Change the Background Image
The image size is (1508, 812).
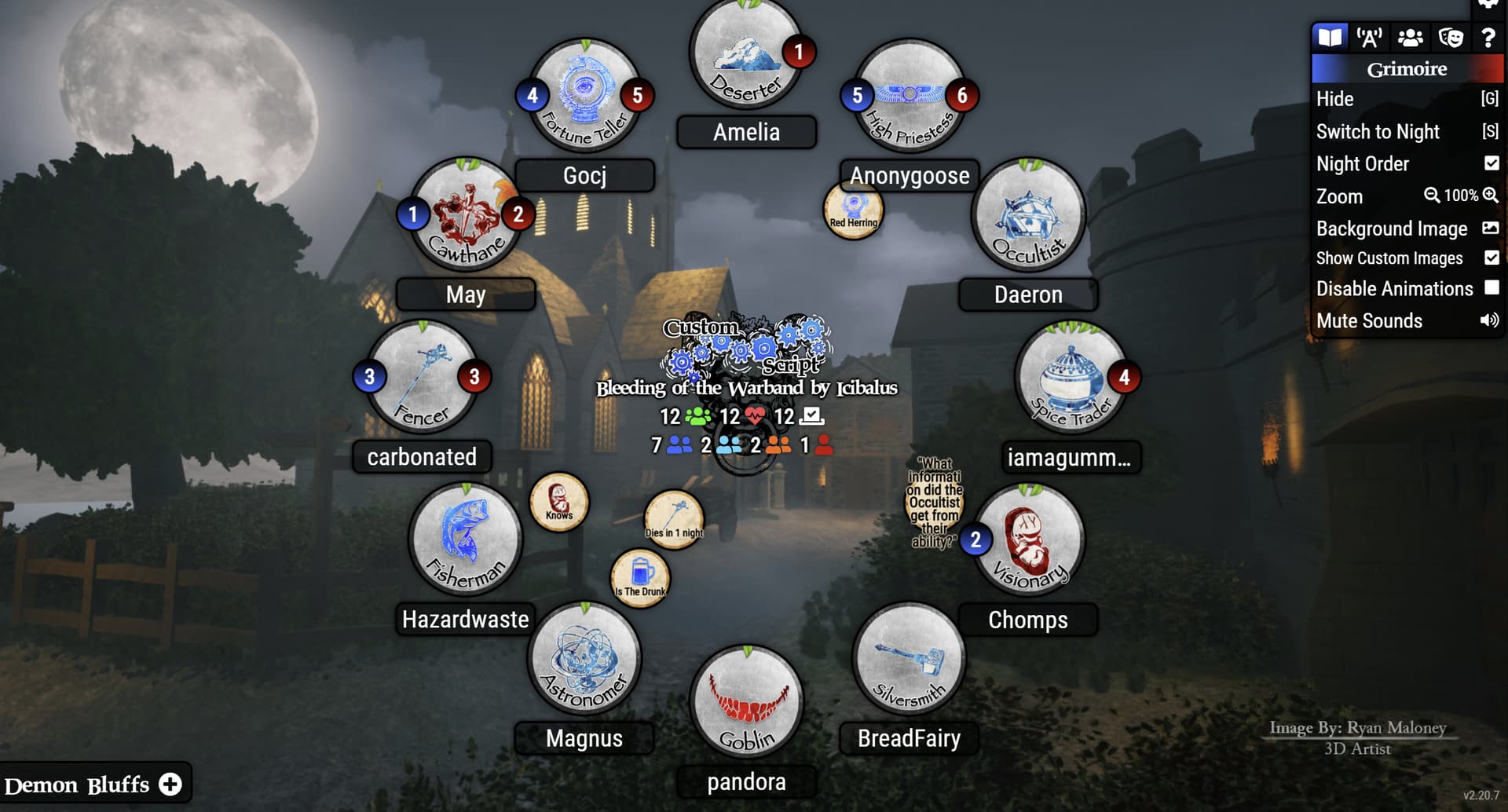(x=1490, y=229)
